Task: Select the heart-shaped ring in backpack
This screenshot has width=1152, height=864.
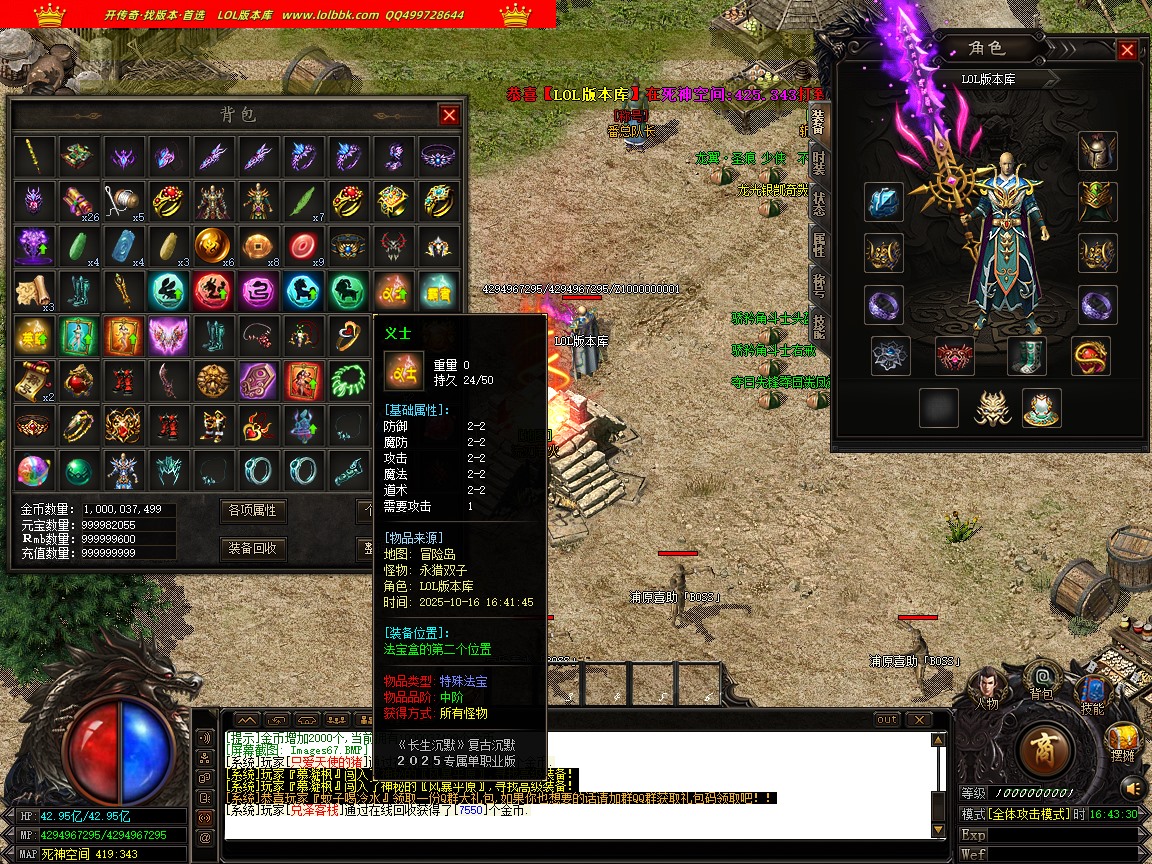Action: click(347, 335)
